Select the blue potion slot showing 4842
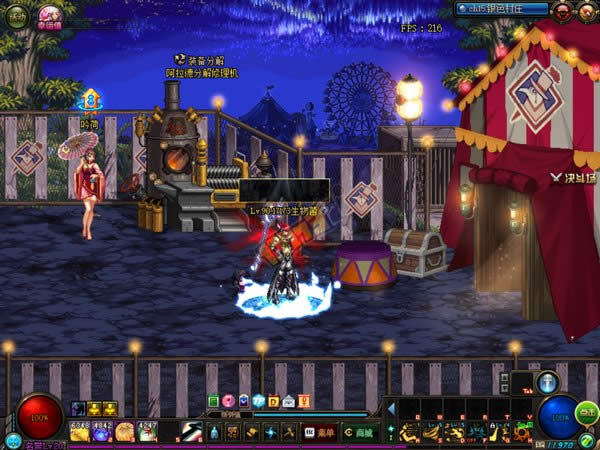Image resolution: width=600 pixels, height=450 pixels. 102,432
